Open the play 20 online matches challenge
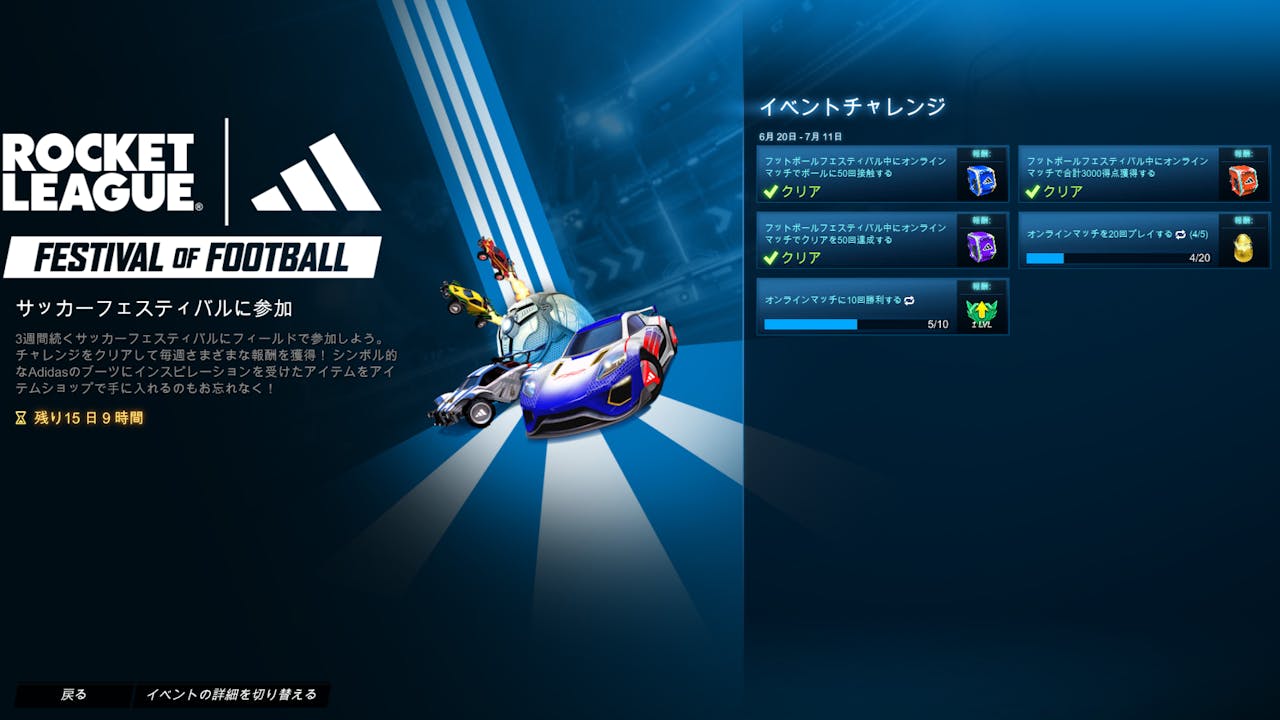This screenshot has height=720, width=1280. (1118, 240)
